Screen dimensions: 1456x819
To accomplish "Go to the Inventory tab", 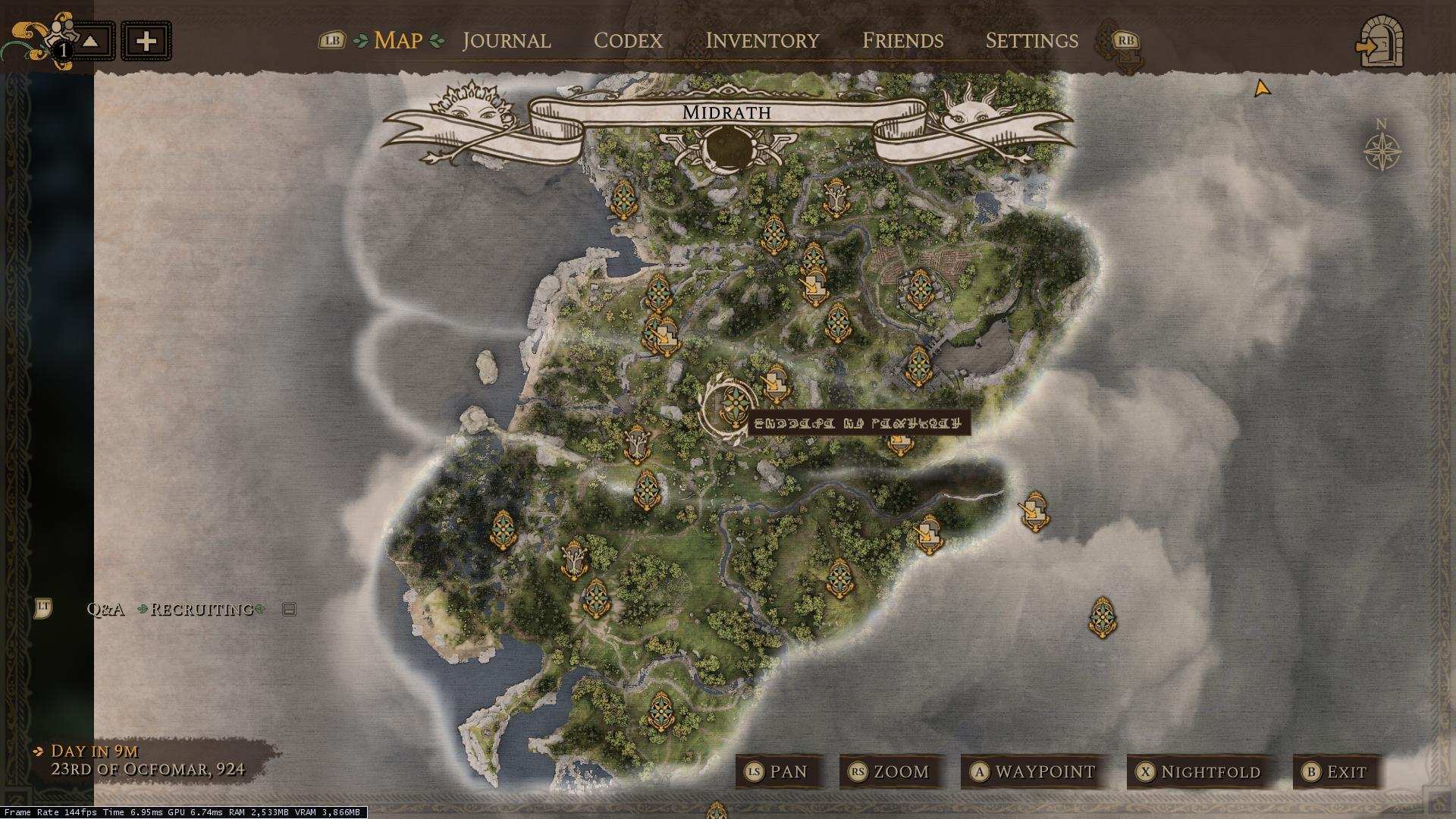I will pos(762,40).
